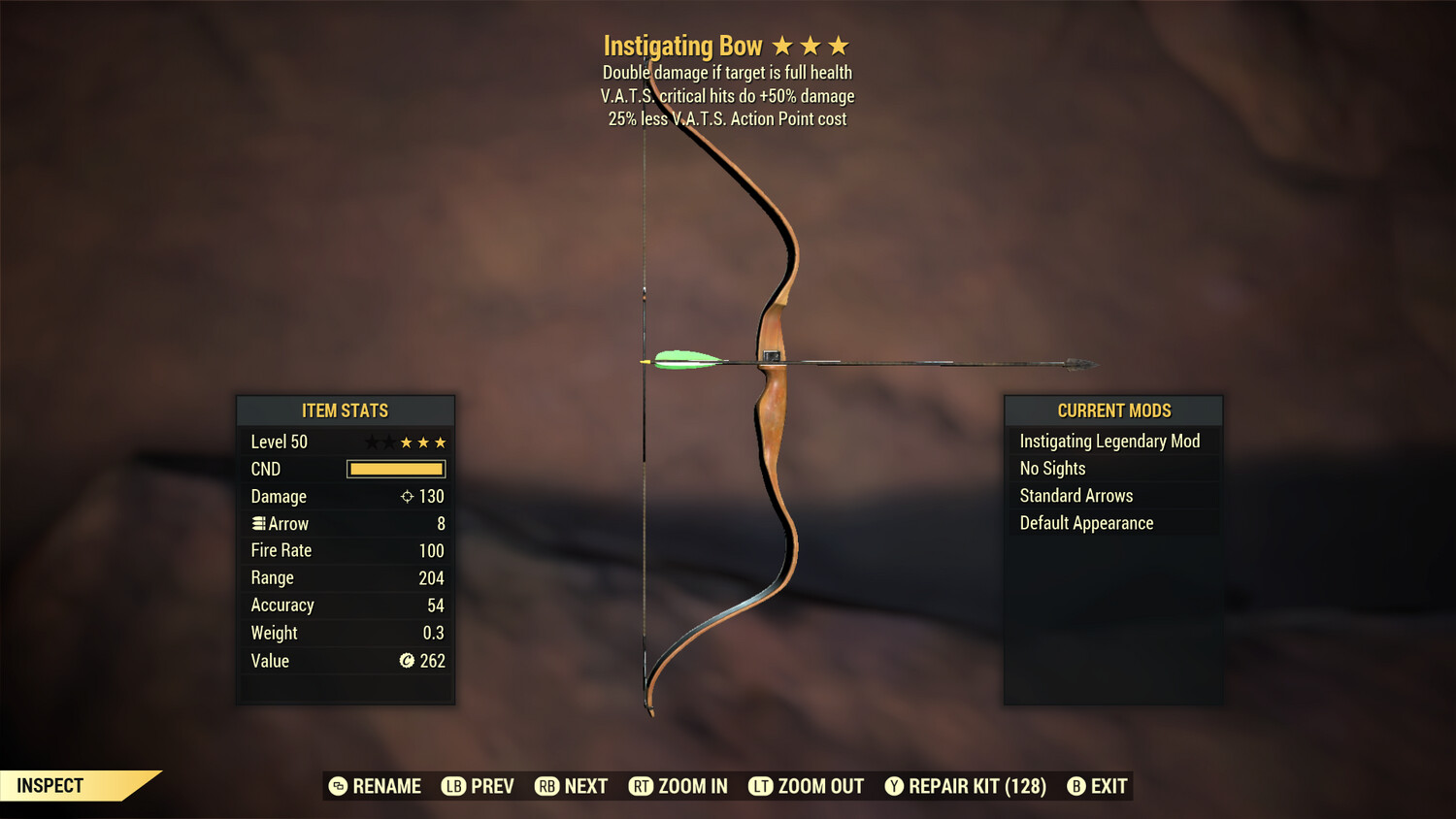The width and height of the screenshot is (1456, 819).
Task: Click EXIT in the bottom bar
Action: click(x=1109, y=786)
